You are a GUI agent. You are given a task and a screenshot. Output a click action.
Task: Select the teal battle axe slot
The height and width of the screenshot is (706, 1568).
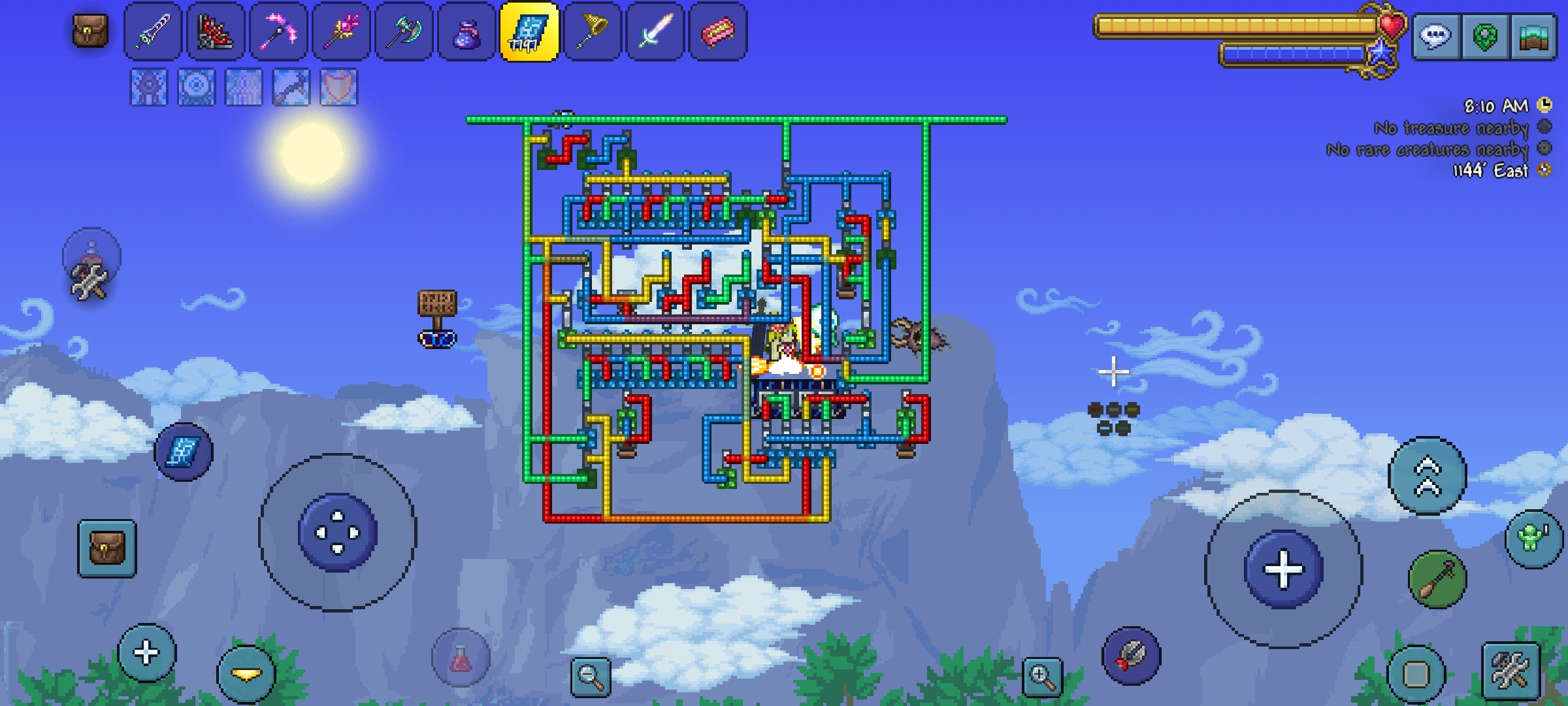click(404, 31)
